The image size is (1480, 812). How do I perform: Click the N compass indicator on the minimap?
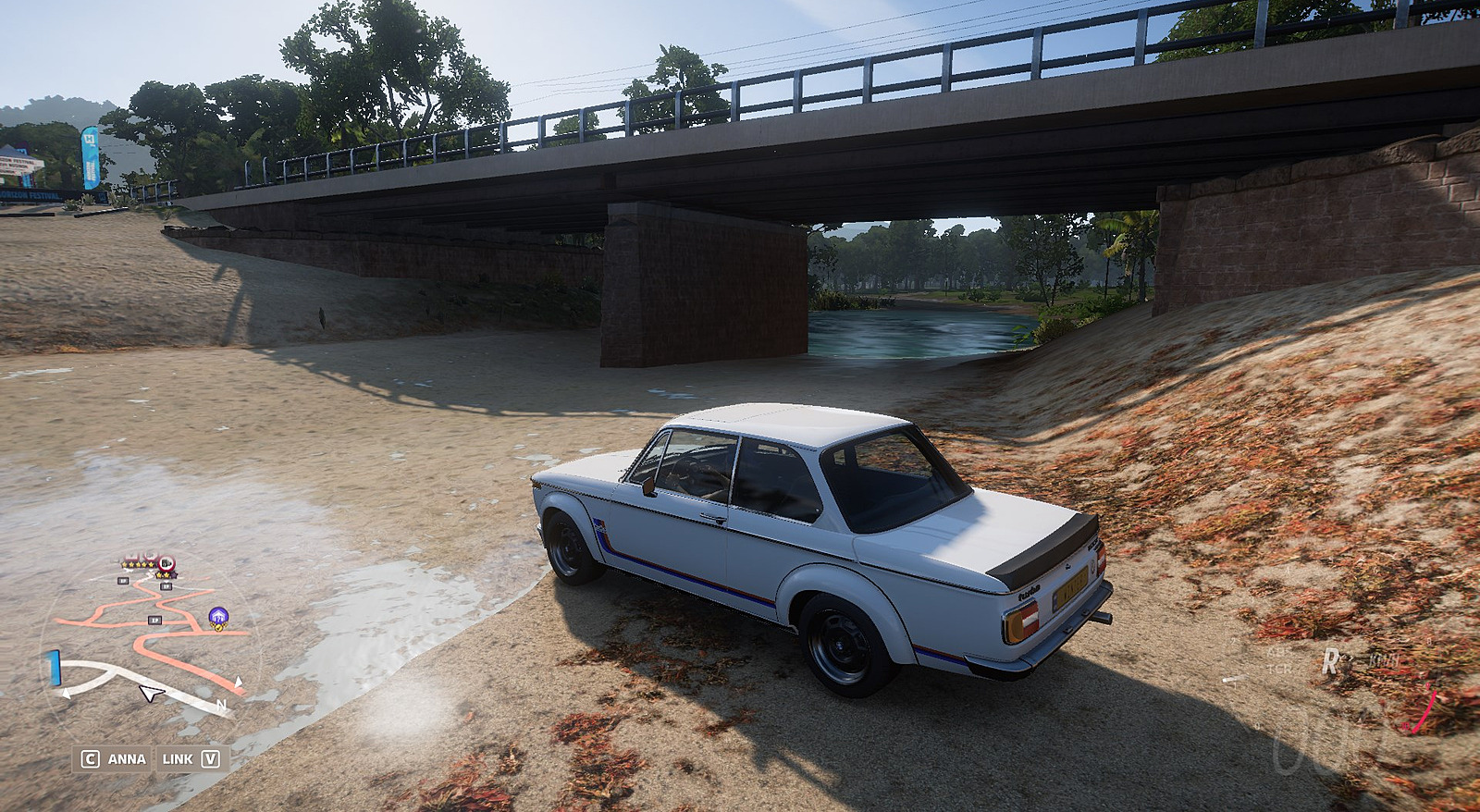tap(222, 704)
